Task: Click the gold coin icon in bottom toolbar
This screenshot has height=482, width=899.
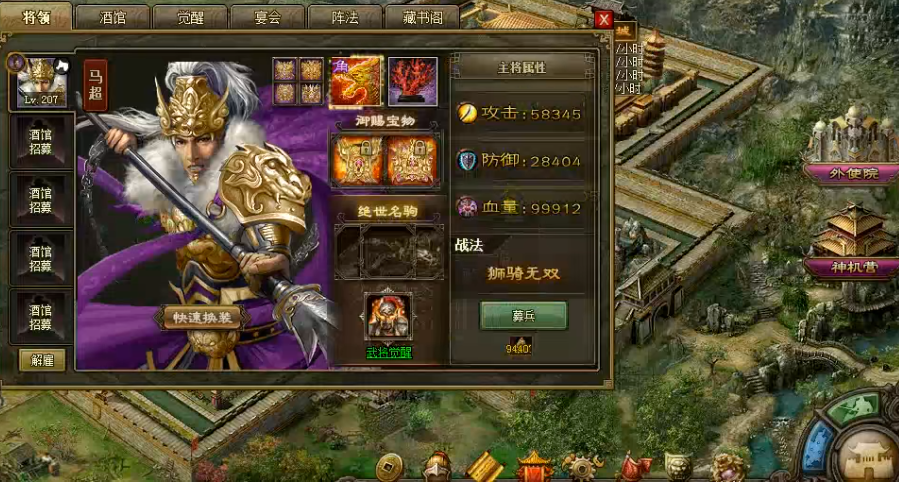Action: (389, 466)
